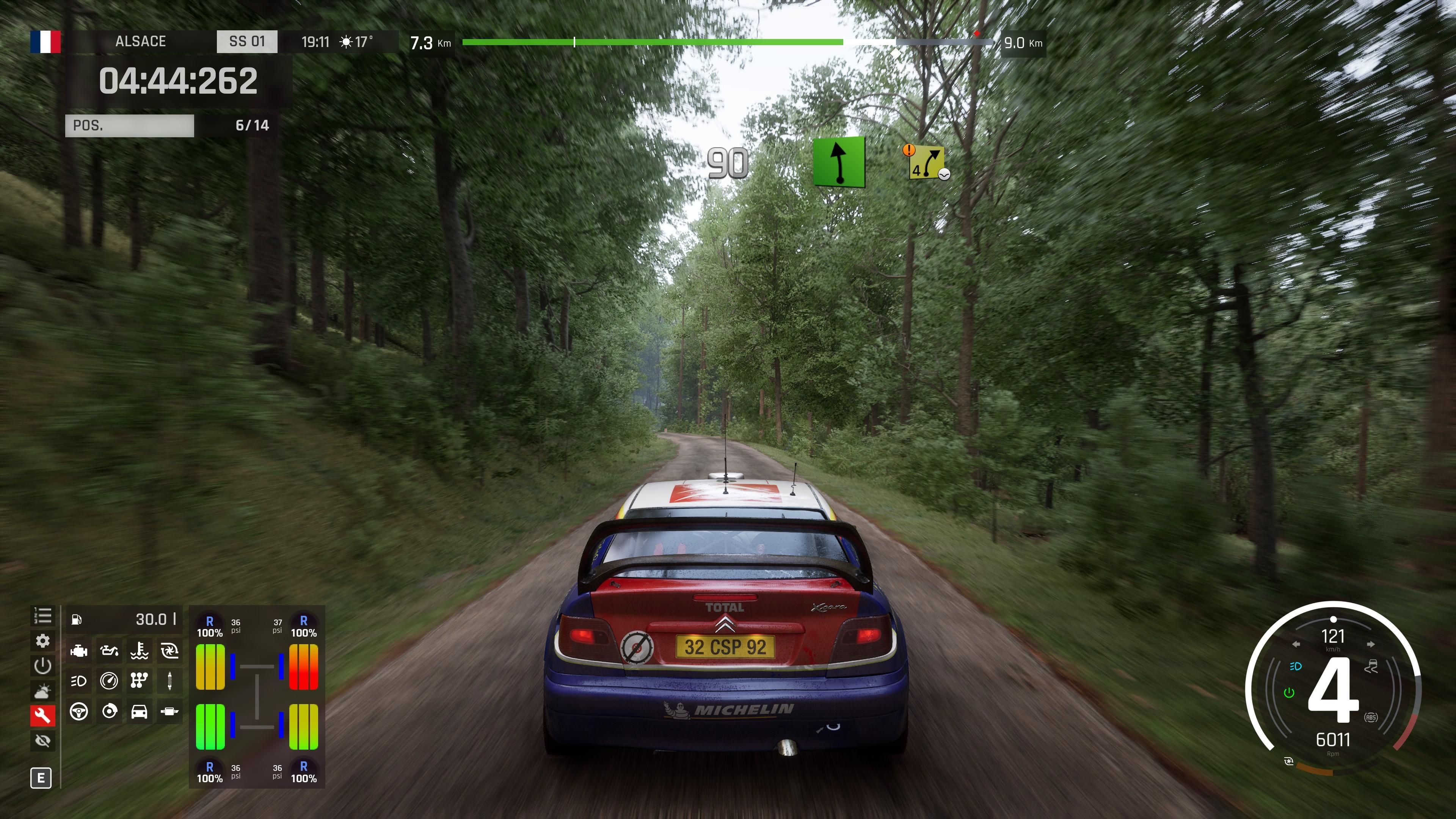The image size is (1456, 819).
Task: Select the yellow right 4 pacenote
Action: (926, 163)
